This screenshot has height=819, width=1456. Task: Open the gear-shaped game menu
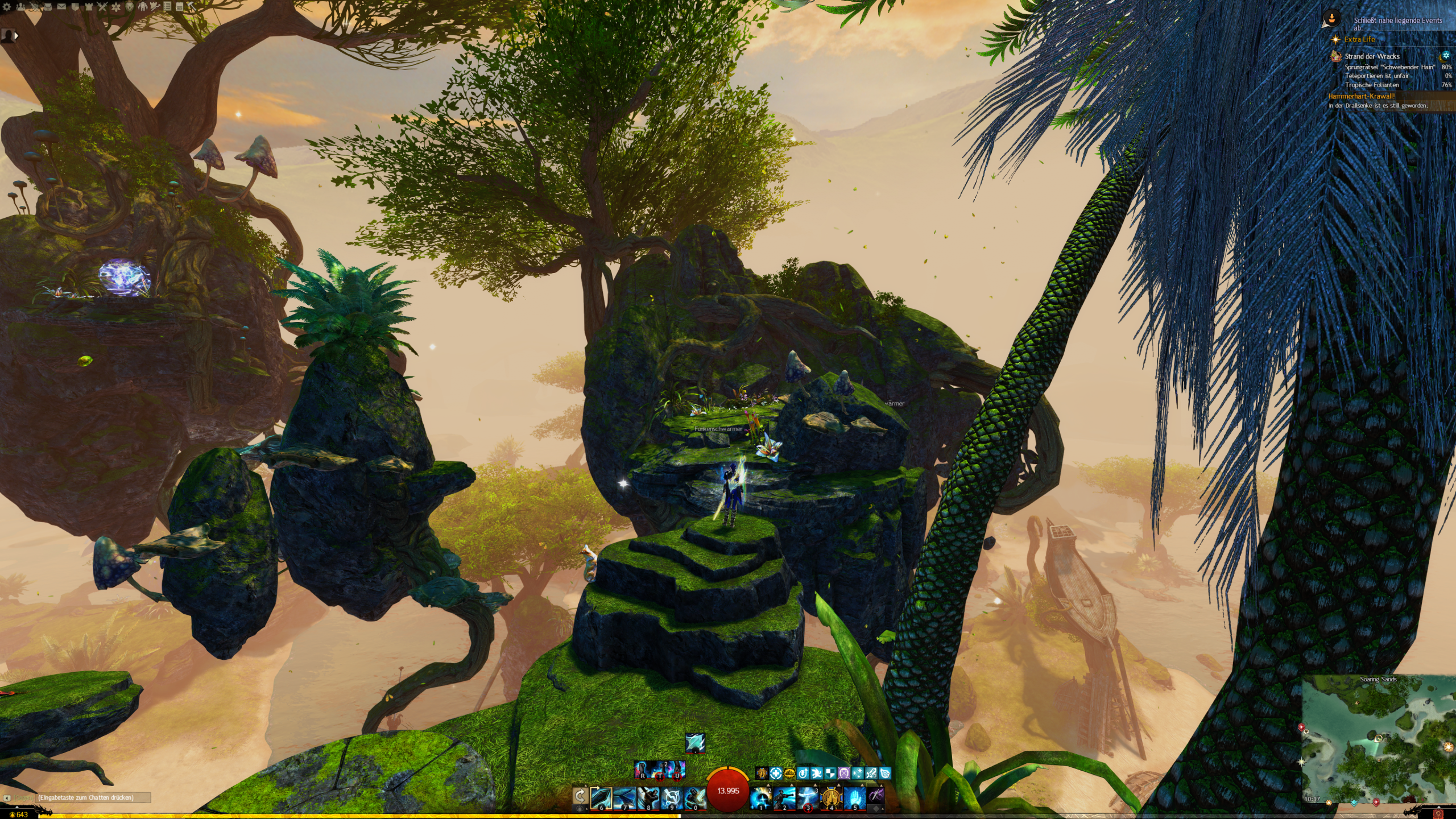point(7,7)
